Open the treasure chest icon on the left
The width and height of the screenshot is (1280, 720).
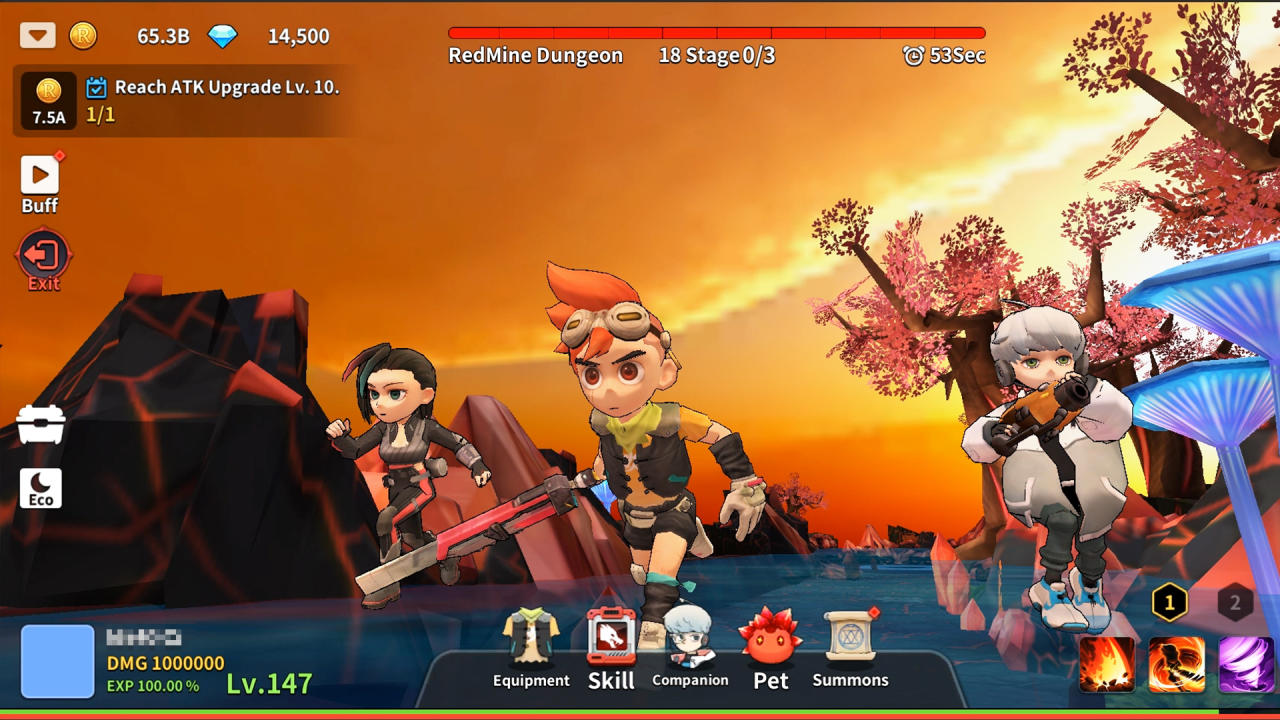point(40,424)
